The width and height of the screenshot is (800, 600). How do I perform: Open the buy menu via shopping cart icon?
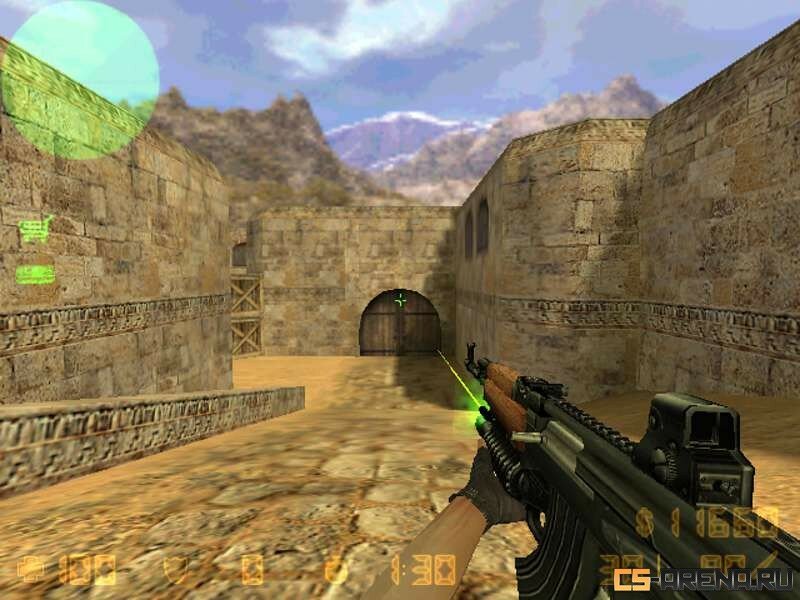35,231
